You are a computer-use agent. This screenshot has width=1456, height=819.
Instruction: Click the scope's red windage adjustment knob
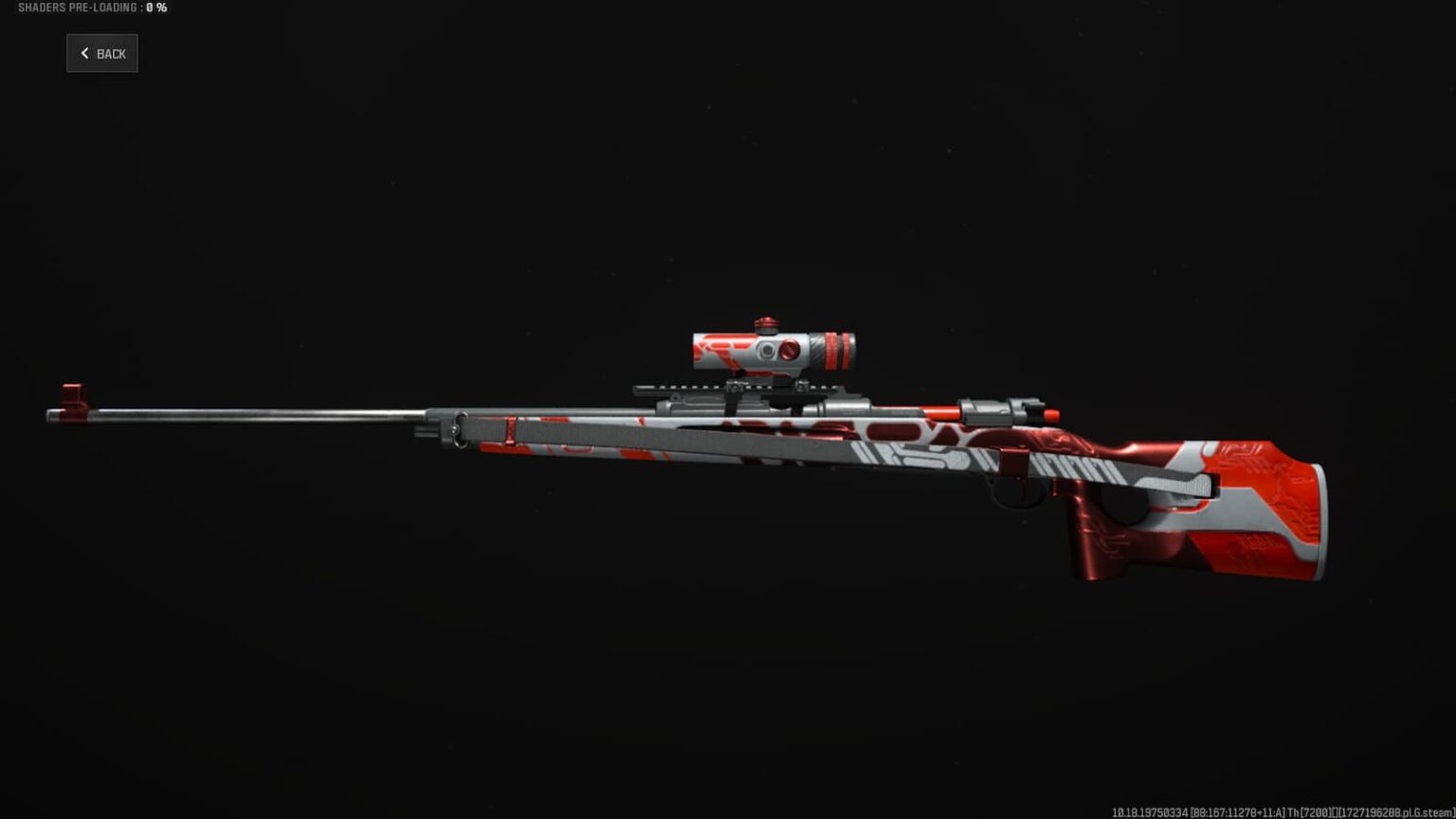point(790,352)
